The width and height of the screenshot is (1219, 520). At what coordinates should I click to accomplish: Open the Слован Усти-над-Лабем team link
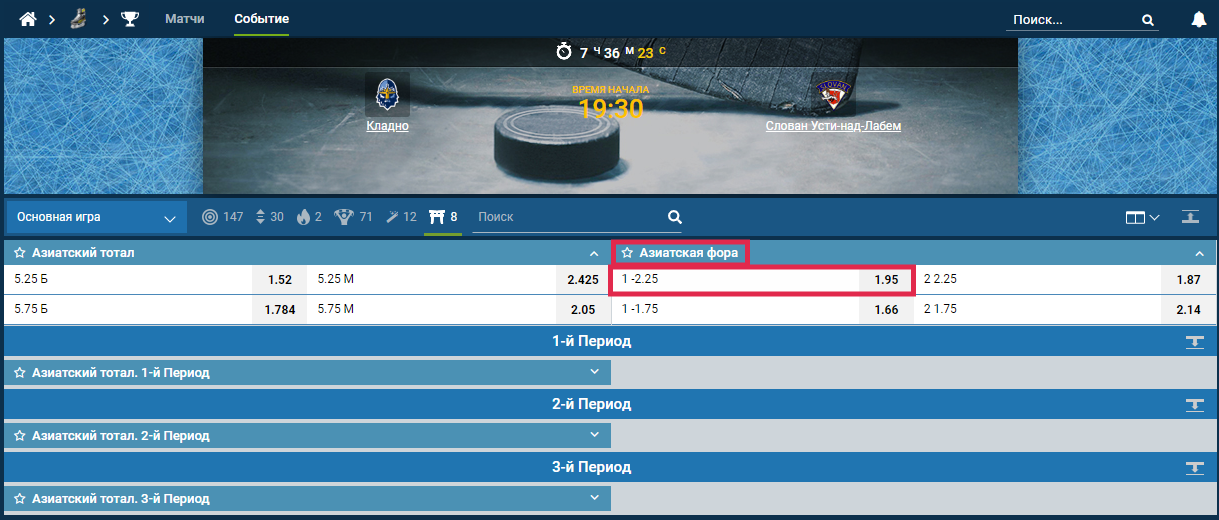click(833, 126)
